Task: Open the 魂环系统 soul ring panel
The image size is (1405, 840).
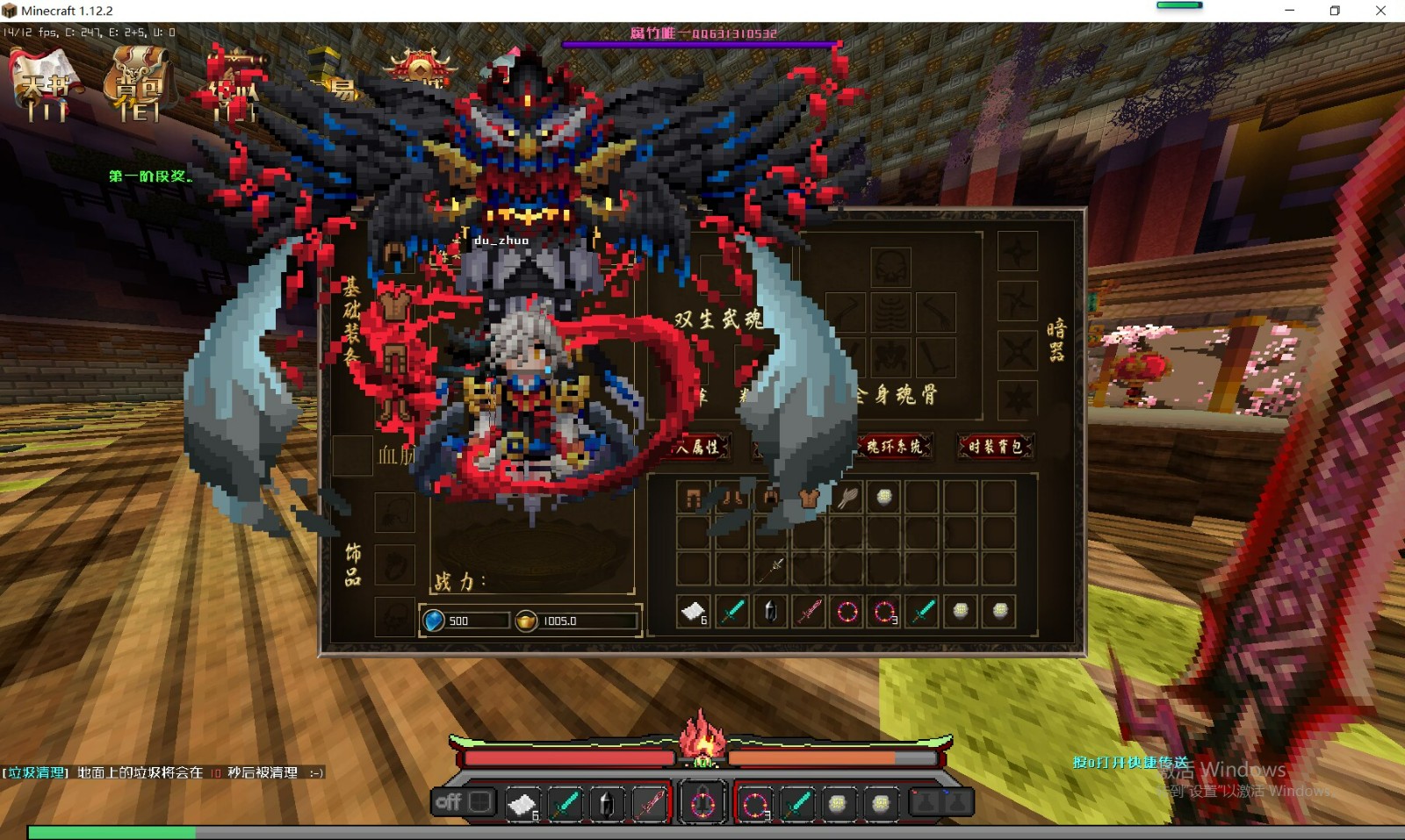Action: (x=894, y=446)
